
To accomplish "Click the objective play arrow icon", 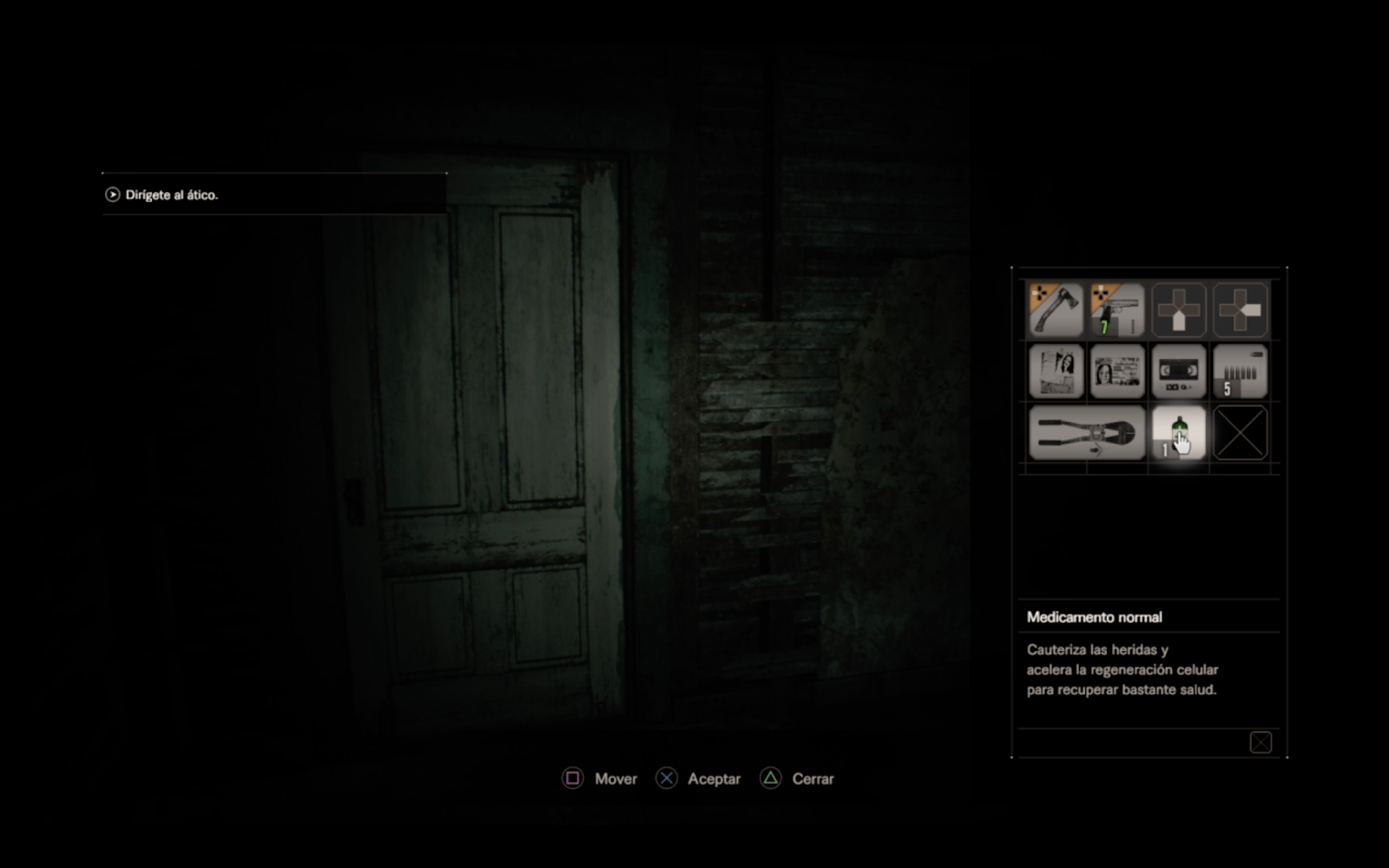I will pyautogui.click(x=111, y=194).
